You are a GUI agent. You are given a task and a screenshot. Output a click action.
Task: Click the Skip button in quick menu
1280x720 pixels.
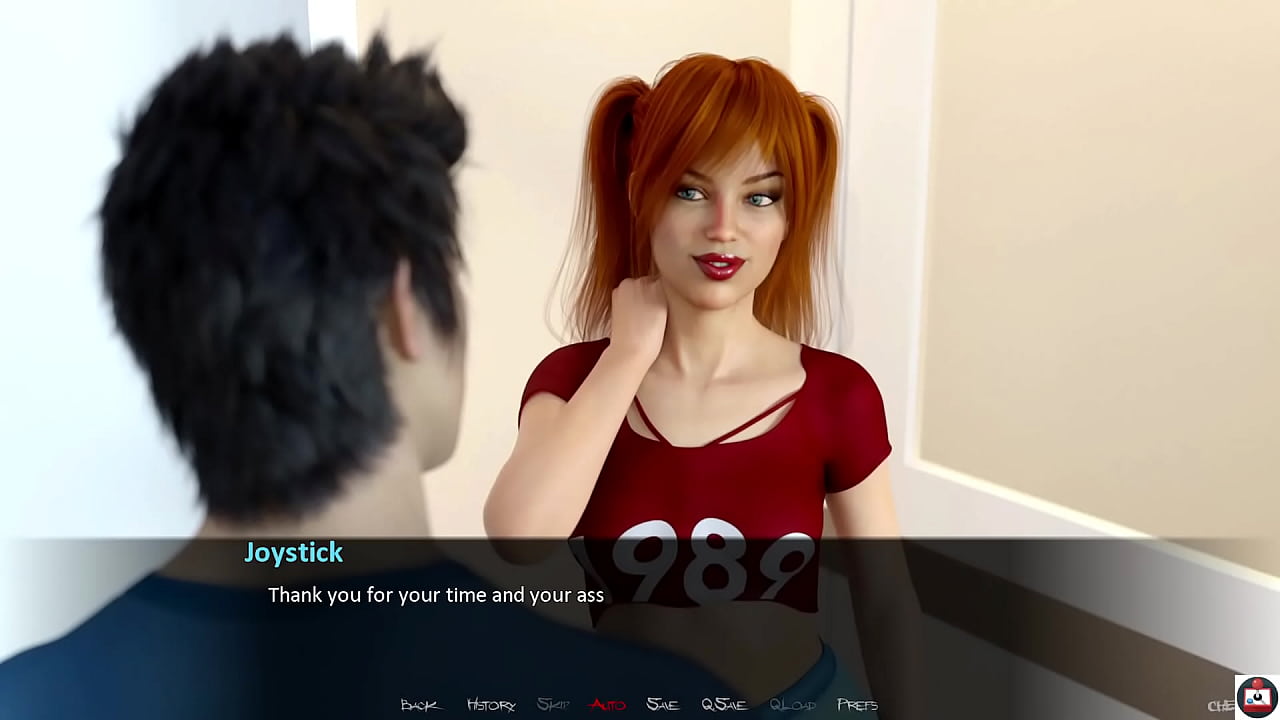pyautogui.click(x=553, y=705)
